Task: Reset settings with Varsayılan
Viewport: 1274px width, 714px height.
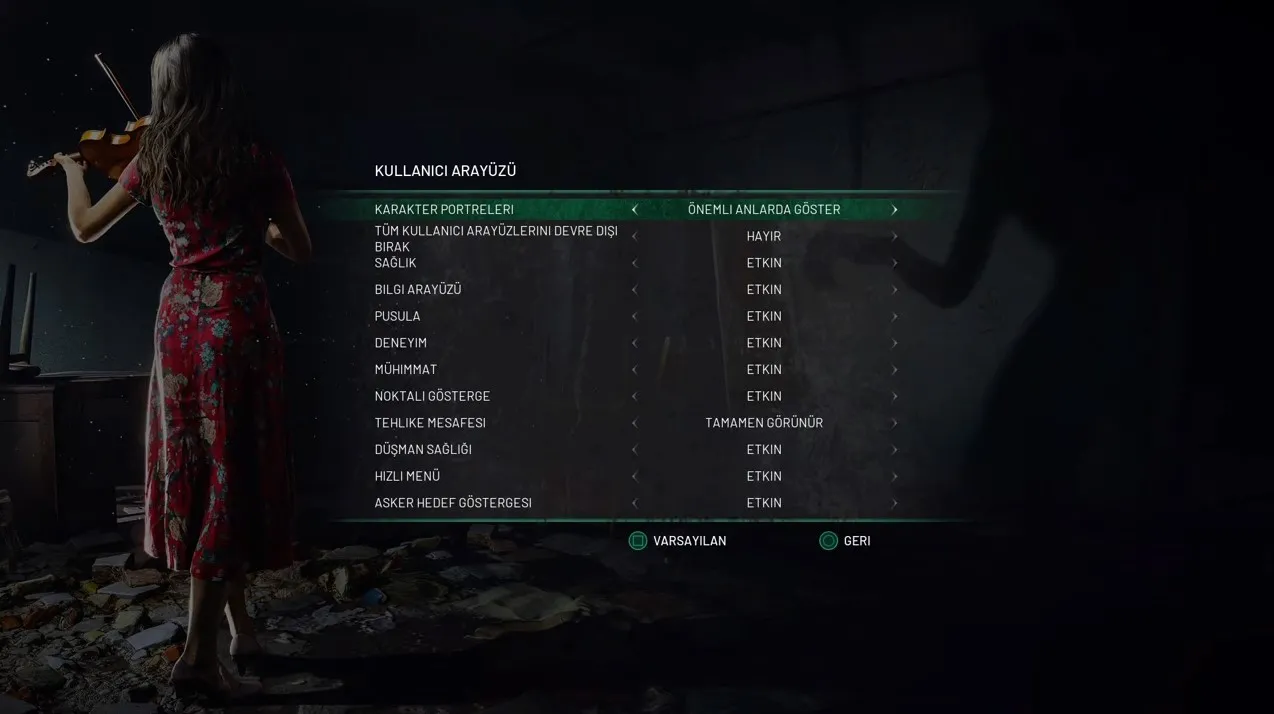Action: tap(678, 541)
